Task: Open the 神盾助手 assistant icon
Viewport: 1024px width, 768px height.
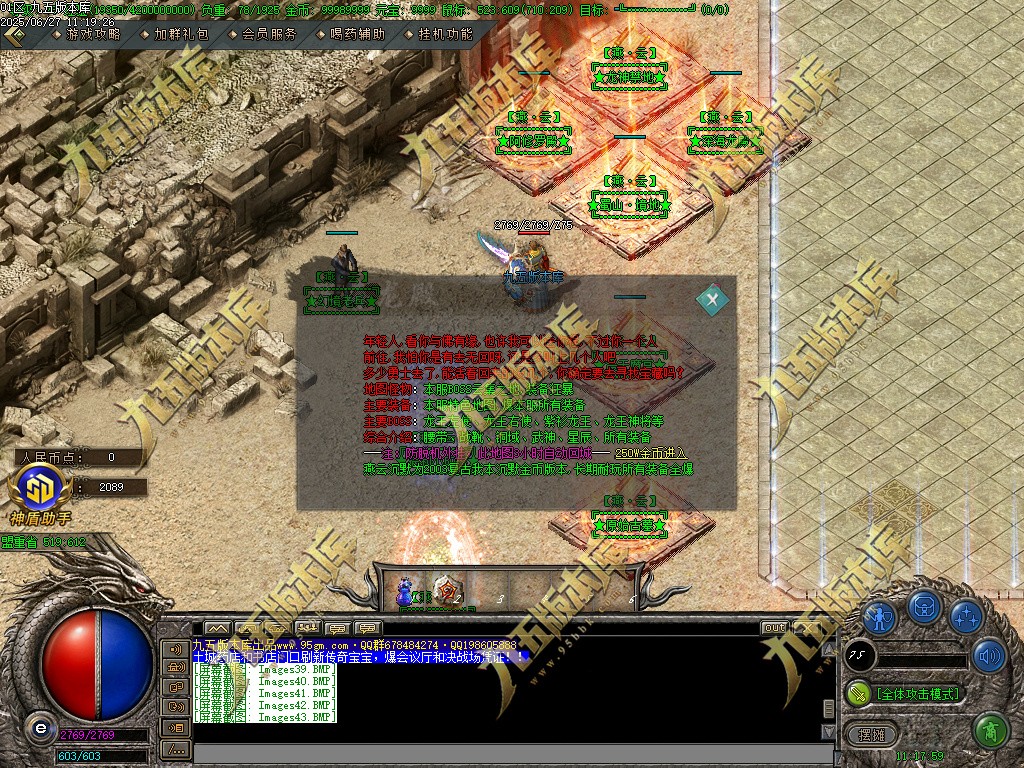Action: (40, 490)
